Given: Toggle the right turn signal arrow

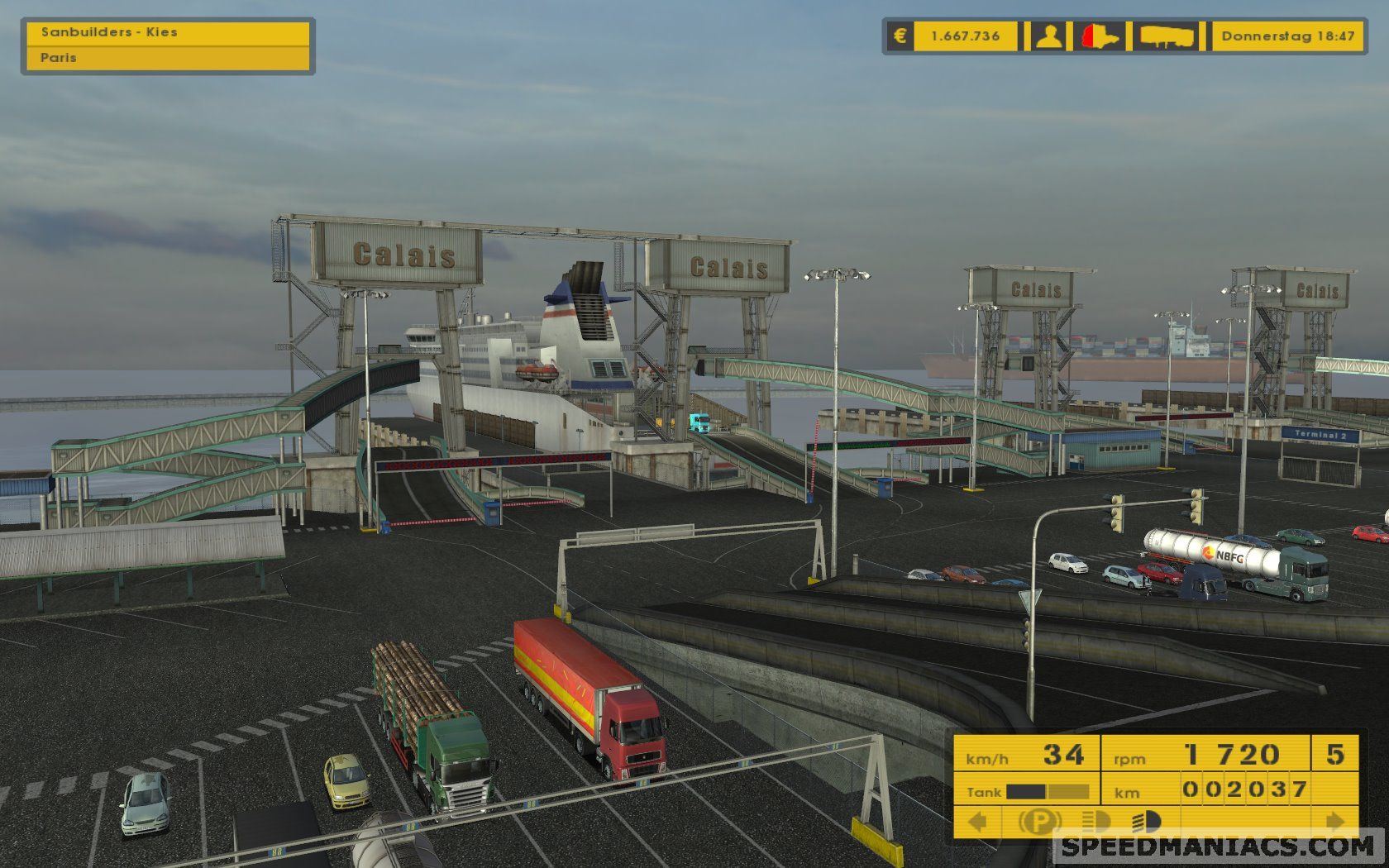Looking at the screenshot, I should point(1334,822).
